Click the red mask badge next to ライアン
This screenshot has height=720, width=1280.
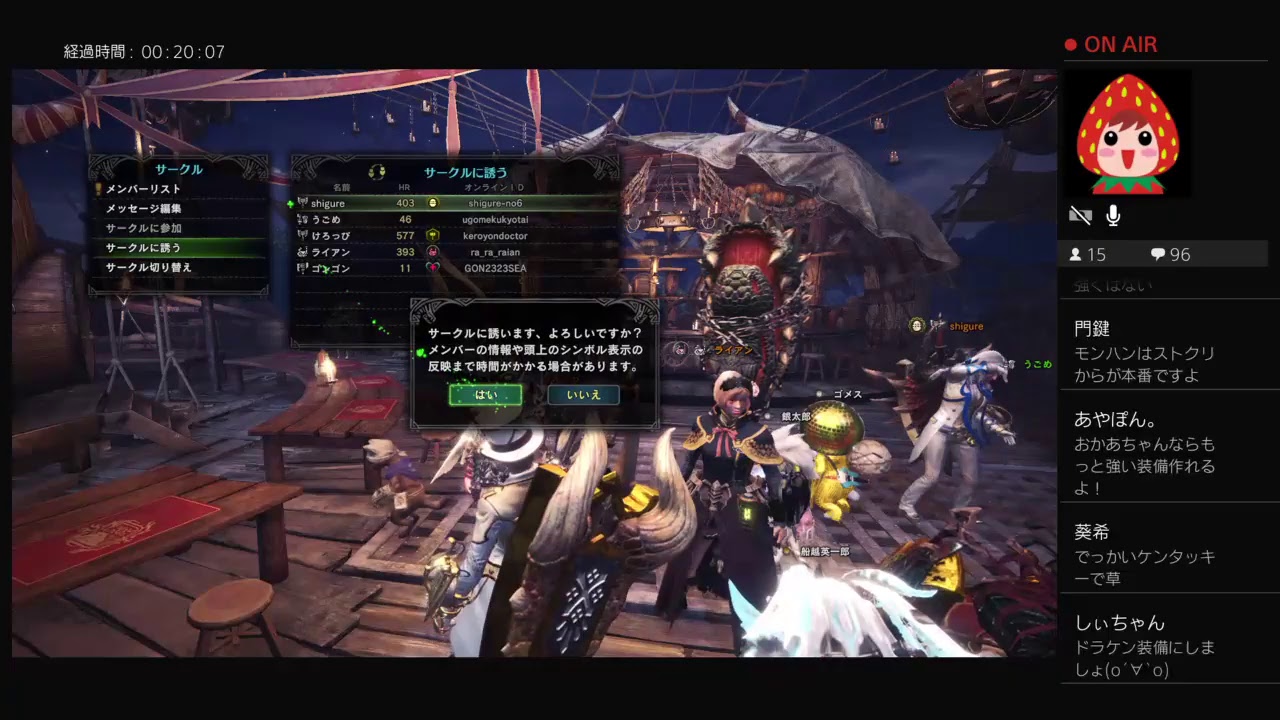(x=432, y=252)
